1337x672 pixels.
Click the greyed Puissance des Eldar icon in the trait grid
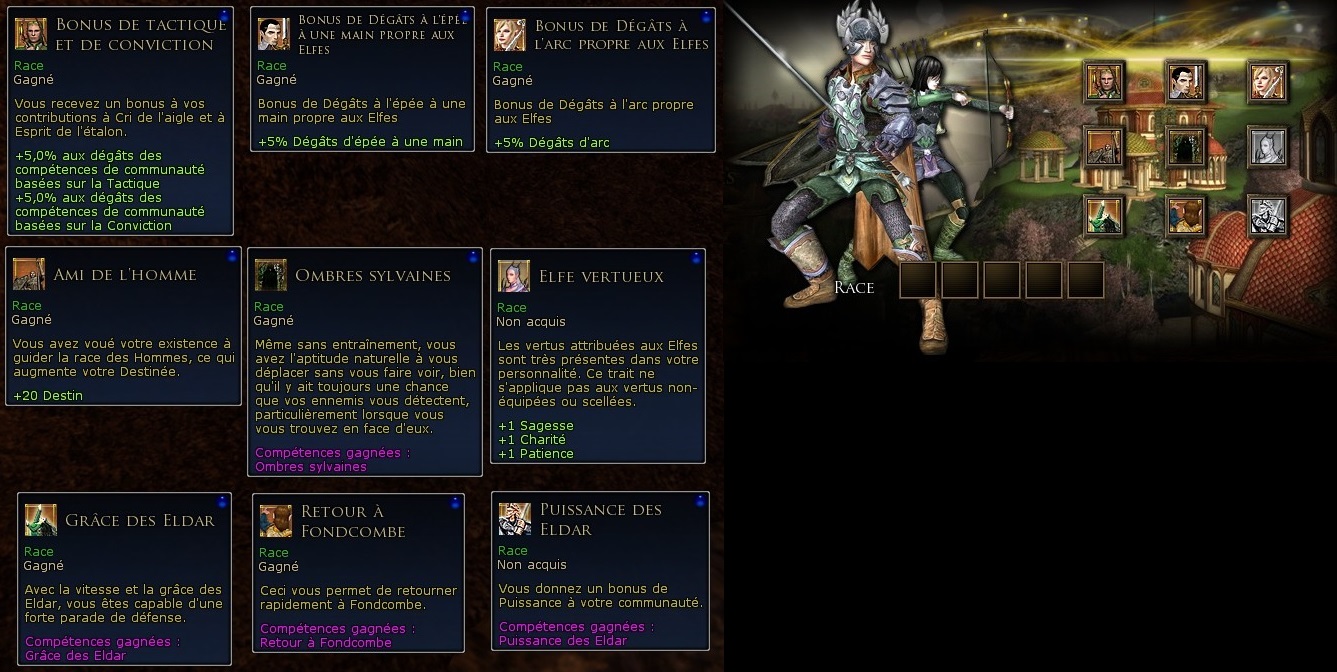[1266, 214]
